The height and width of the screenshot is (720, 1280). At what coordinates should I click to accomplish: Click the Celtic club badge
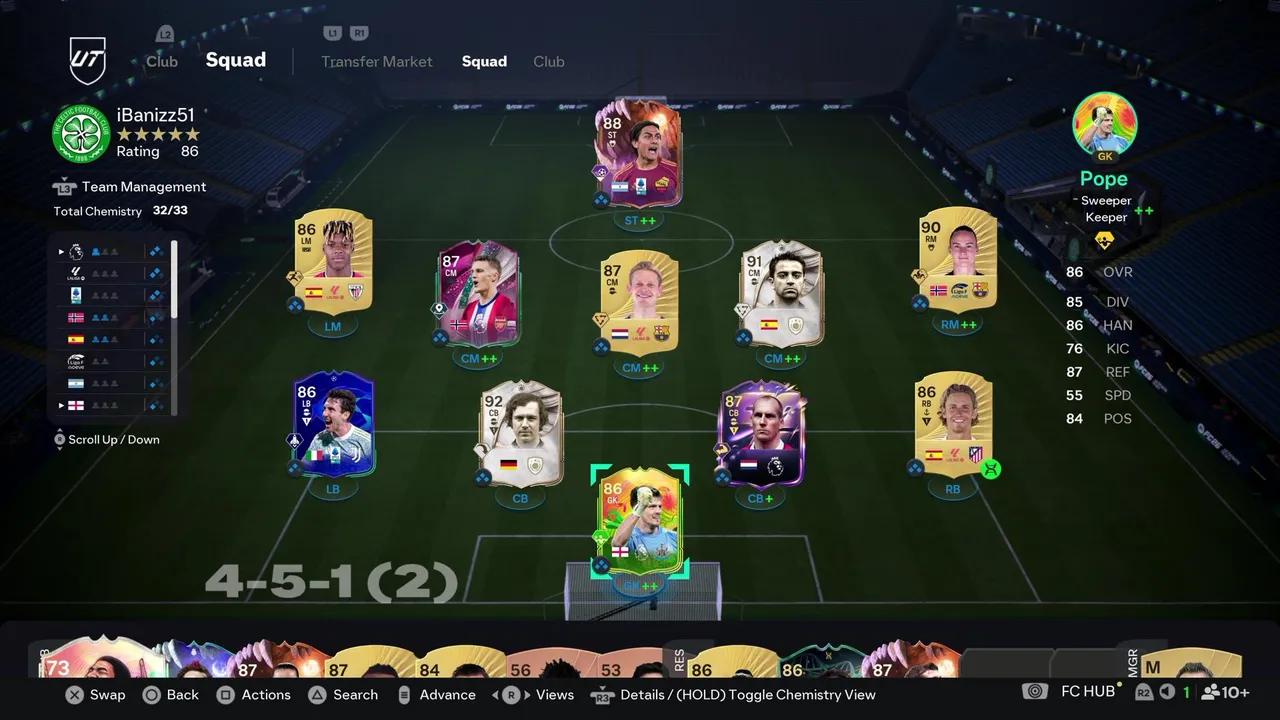tap(80, 133)
